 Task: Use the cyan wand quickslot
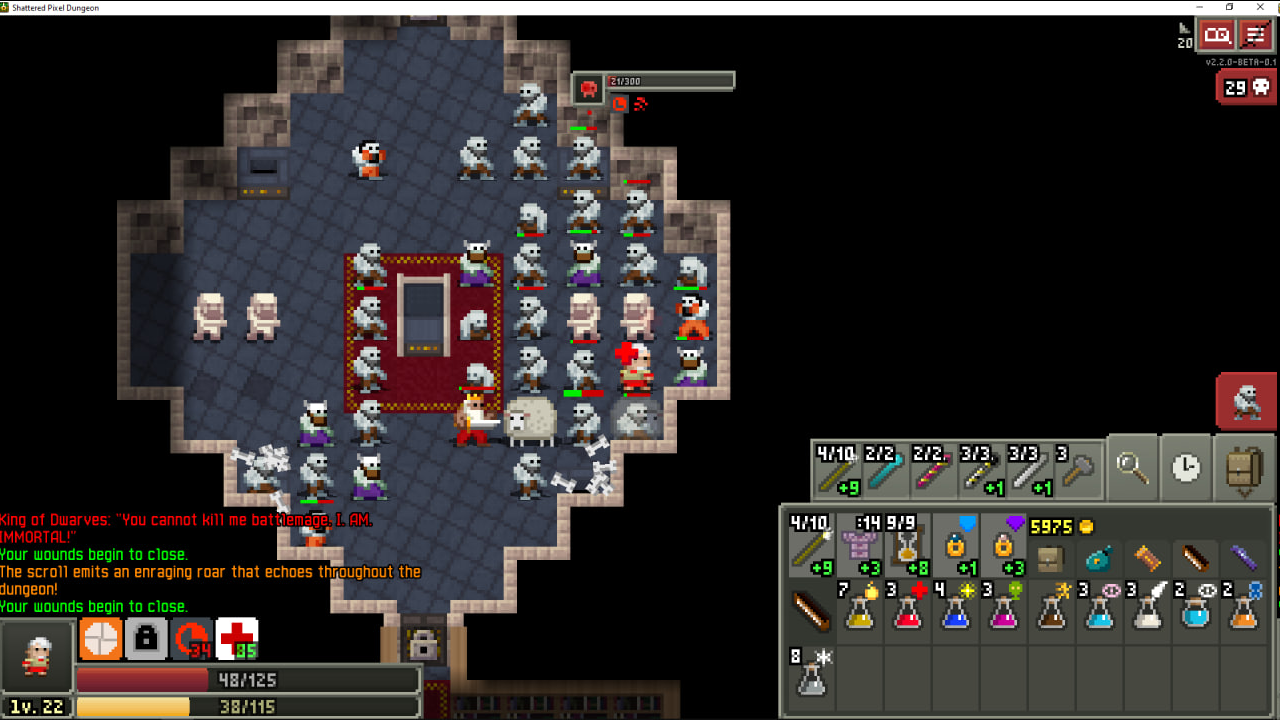(x=884, y=469)
